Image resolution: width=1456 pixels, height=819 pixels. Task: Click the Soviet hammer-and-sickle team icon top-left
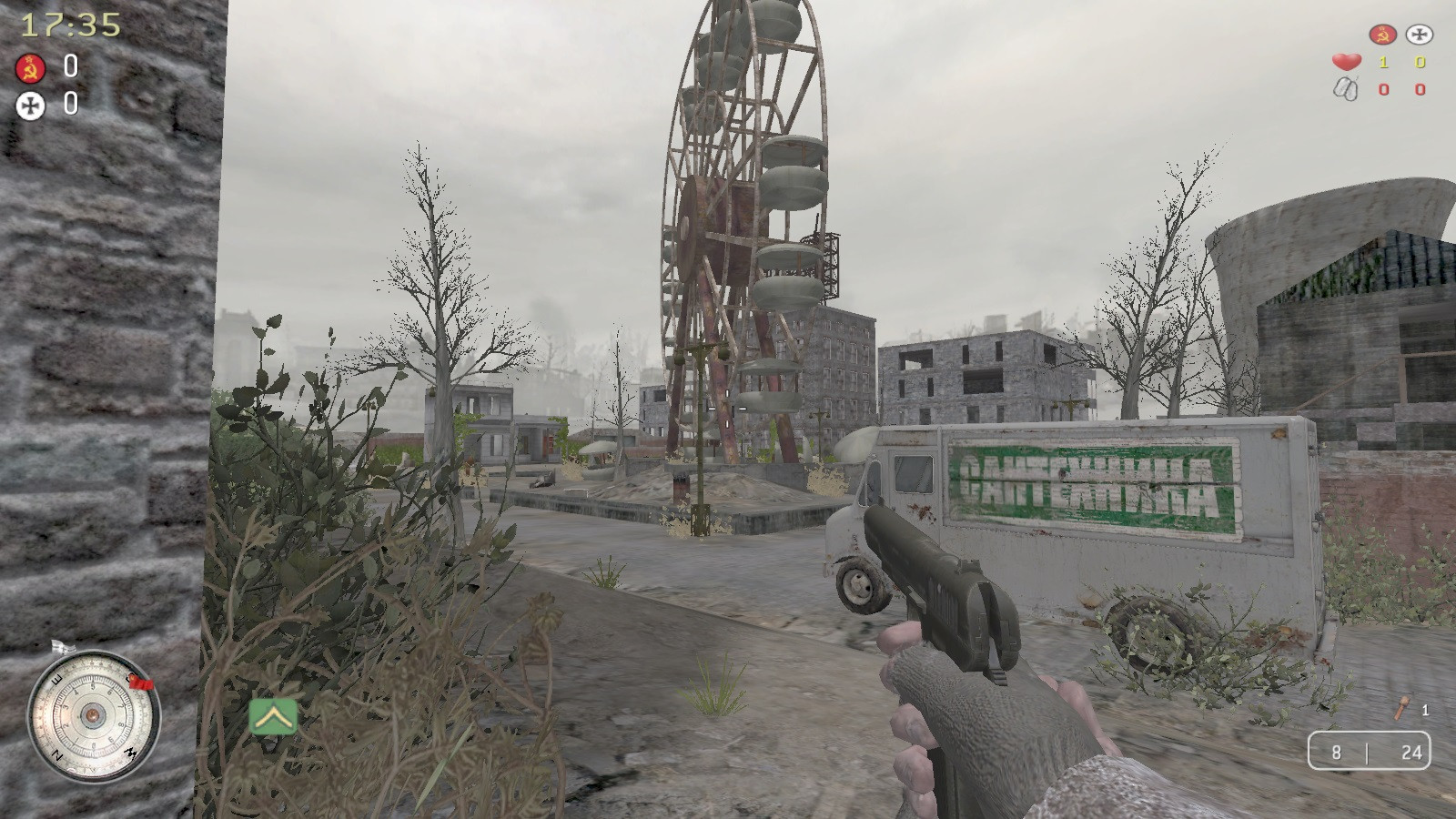(x=30, y=67)
